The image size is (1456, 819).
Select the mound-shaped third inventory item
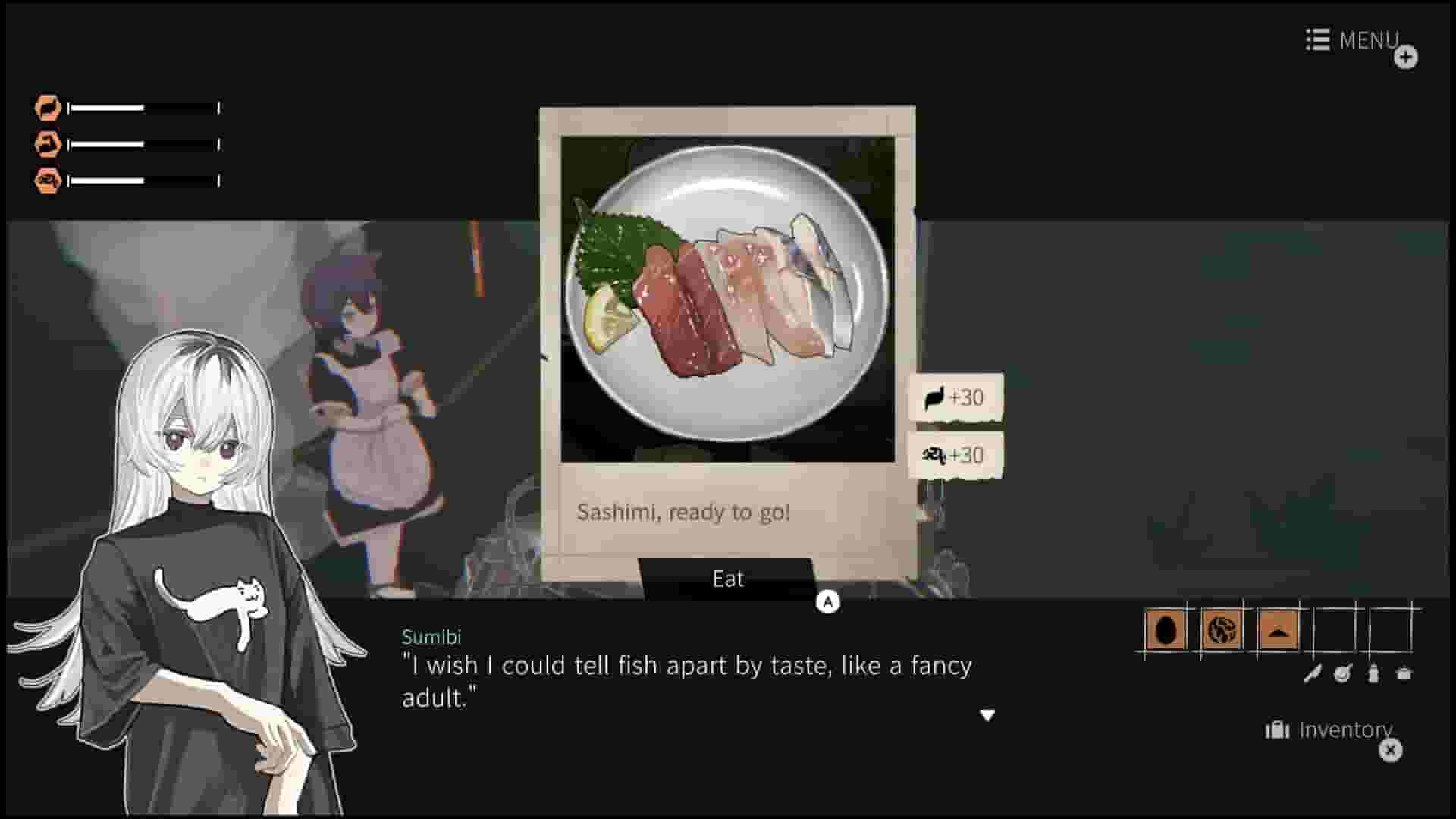(1279, 630)
